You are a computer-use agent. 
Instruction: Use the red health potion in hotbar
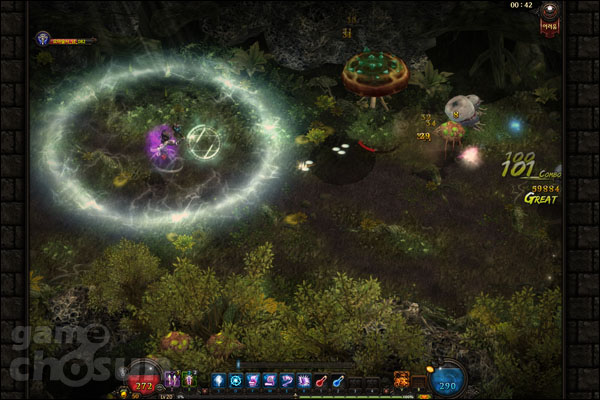coord(322,380)
